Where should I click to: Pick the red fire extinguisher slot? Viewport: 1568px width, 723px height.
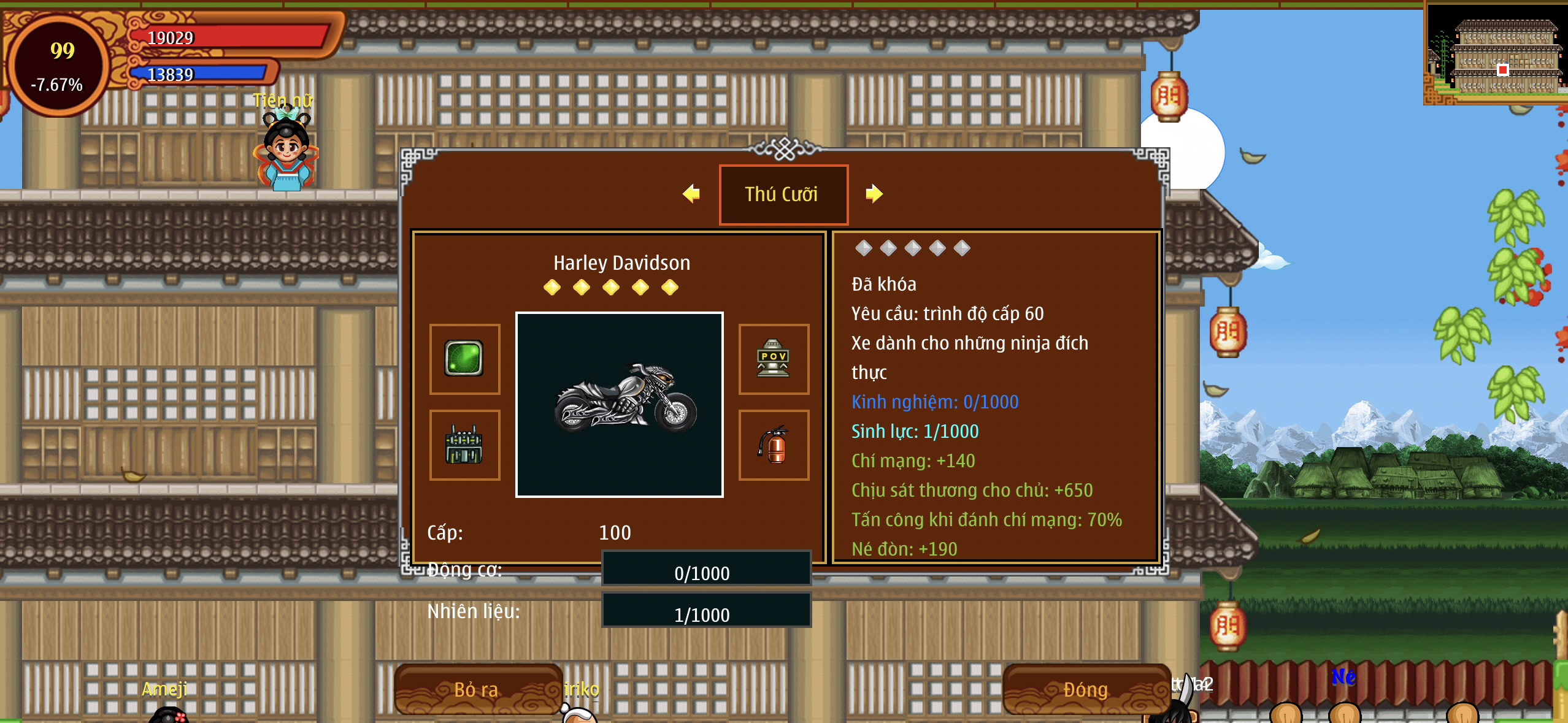774,445
